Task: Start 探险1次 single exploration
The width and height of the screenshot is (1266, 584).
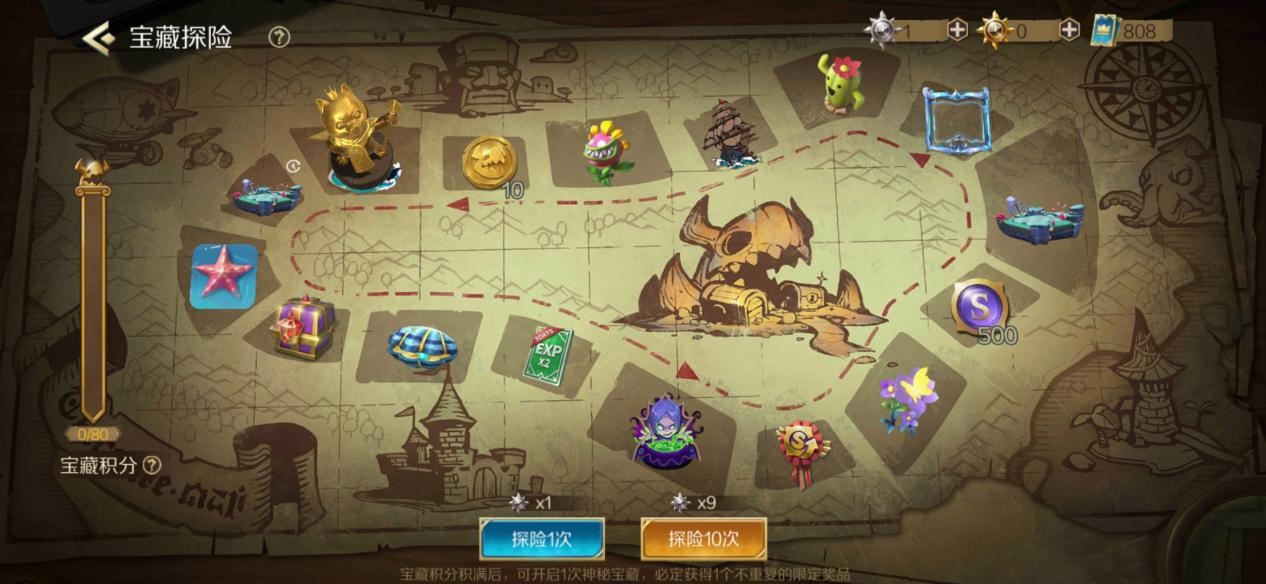Action: [542, 539]
